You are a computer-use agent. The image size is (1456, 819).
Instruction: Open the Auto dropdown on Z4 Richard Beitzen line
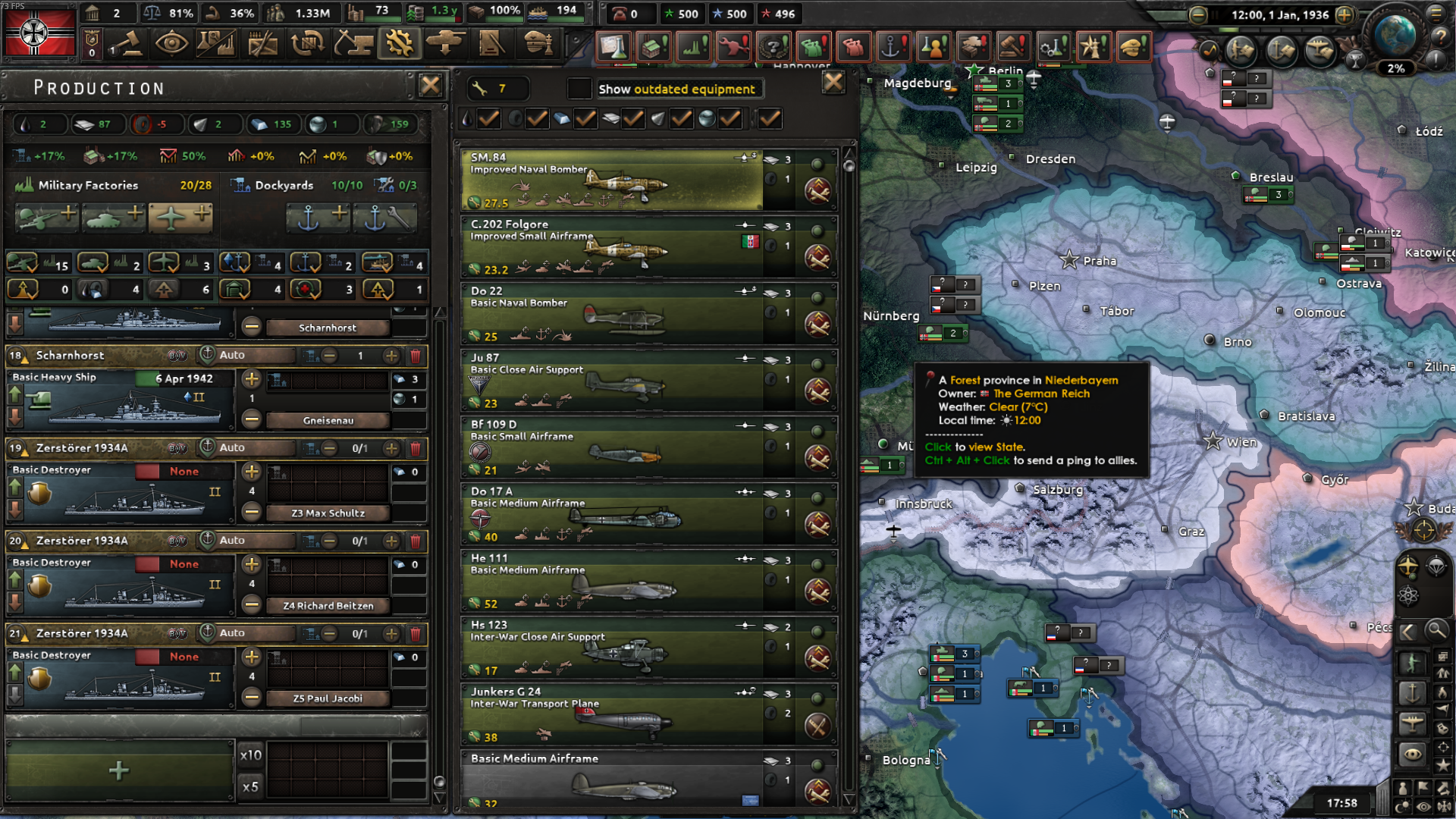pyautogui.click(x=246, y=541)
